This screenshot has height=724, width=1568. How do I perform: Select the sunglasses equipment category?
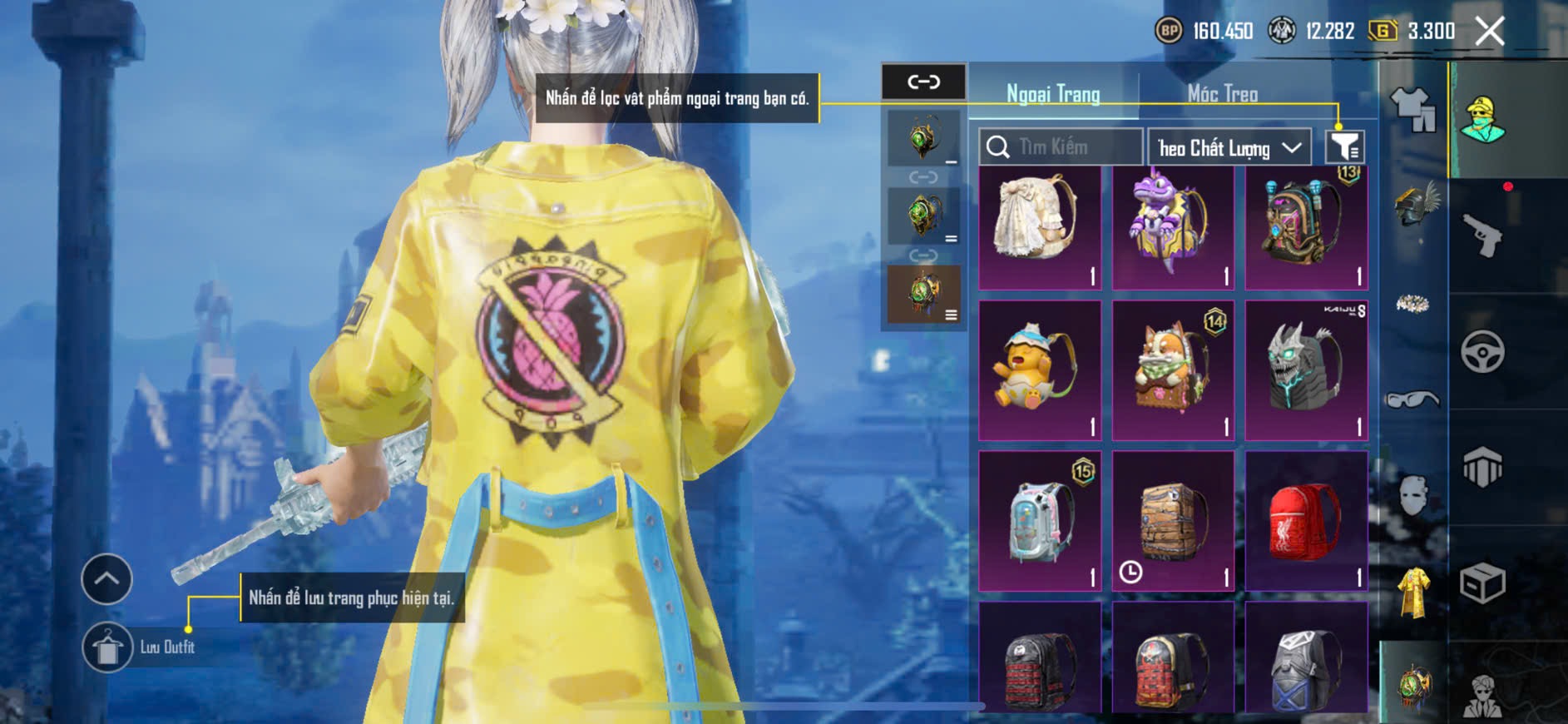[x=1412, y=400]
